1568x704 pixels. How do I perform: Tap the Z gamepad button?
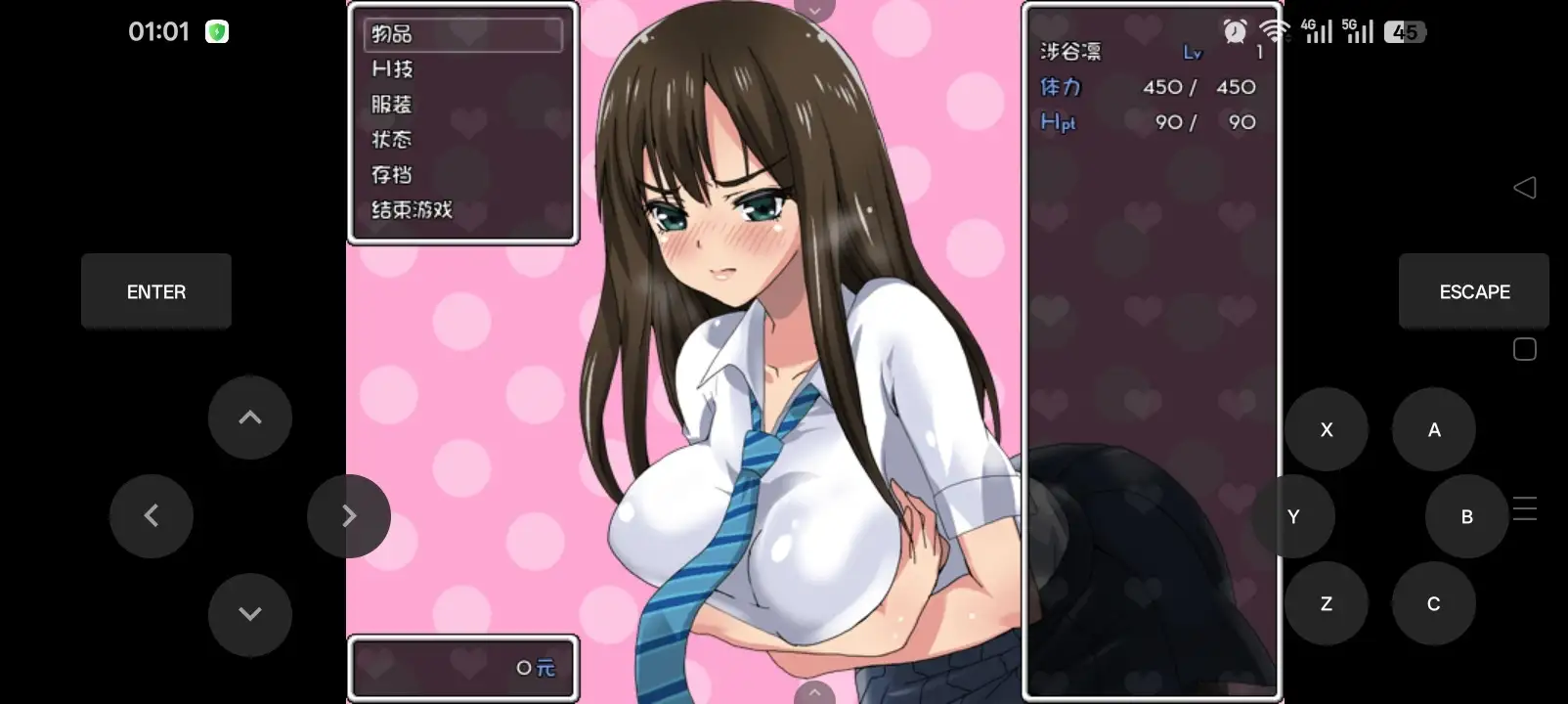pos(1326,603)
